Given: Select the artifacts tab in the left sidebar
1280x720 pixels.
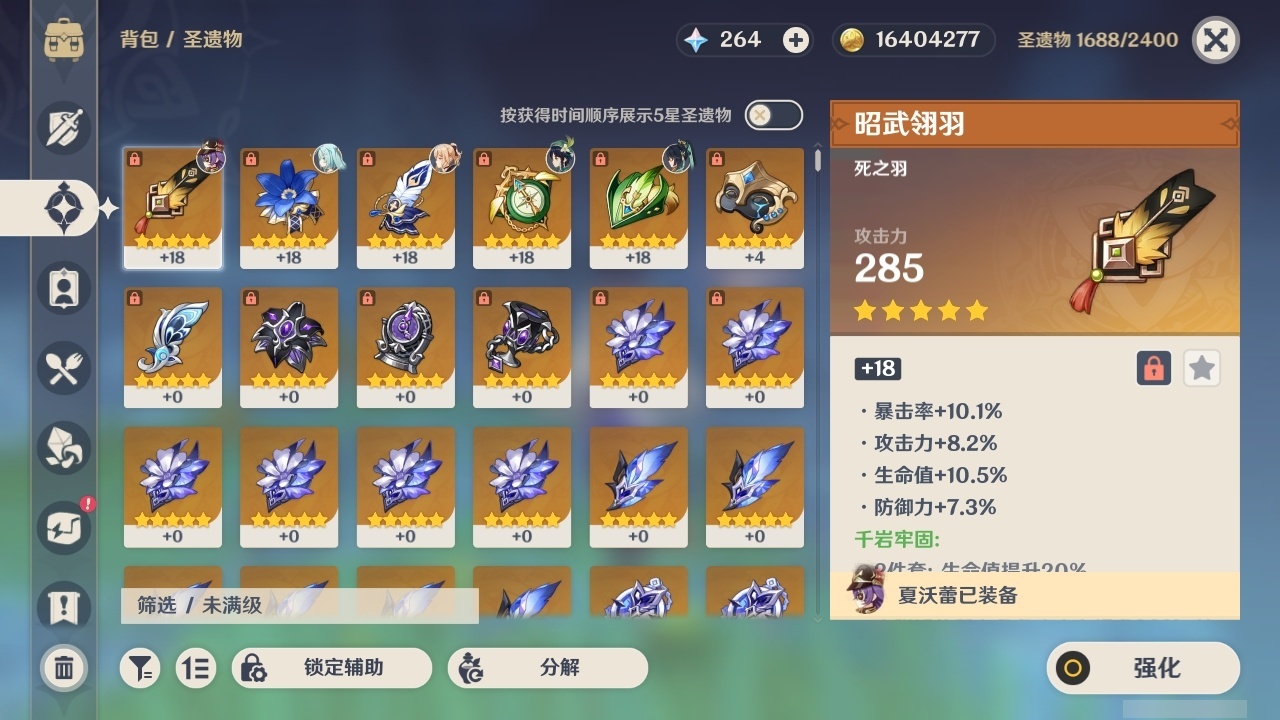Looking at the screenshot, I should pyautogui.click(x=63, y=207).
